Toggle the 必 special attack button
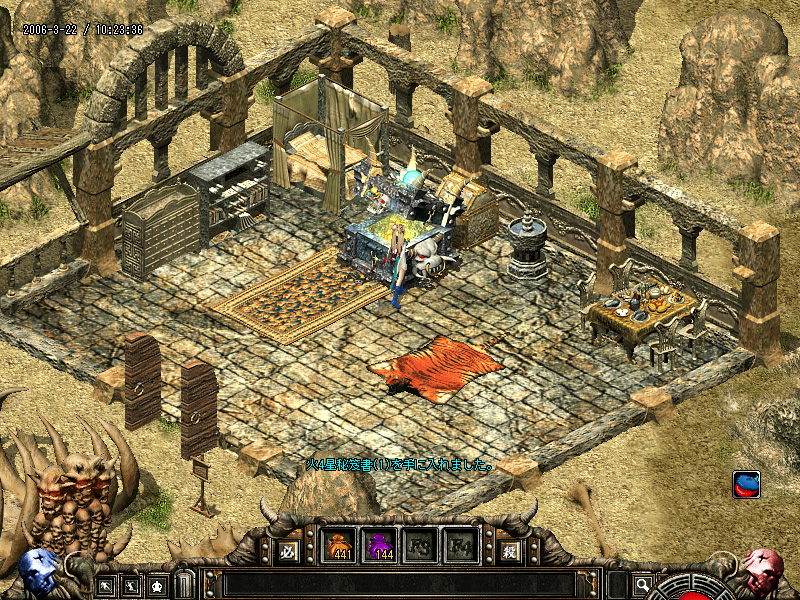This screenshot has height=600, width=800. 287,550
